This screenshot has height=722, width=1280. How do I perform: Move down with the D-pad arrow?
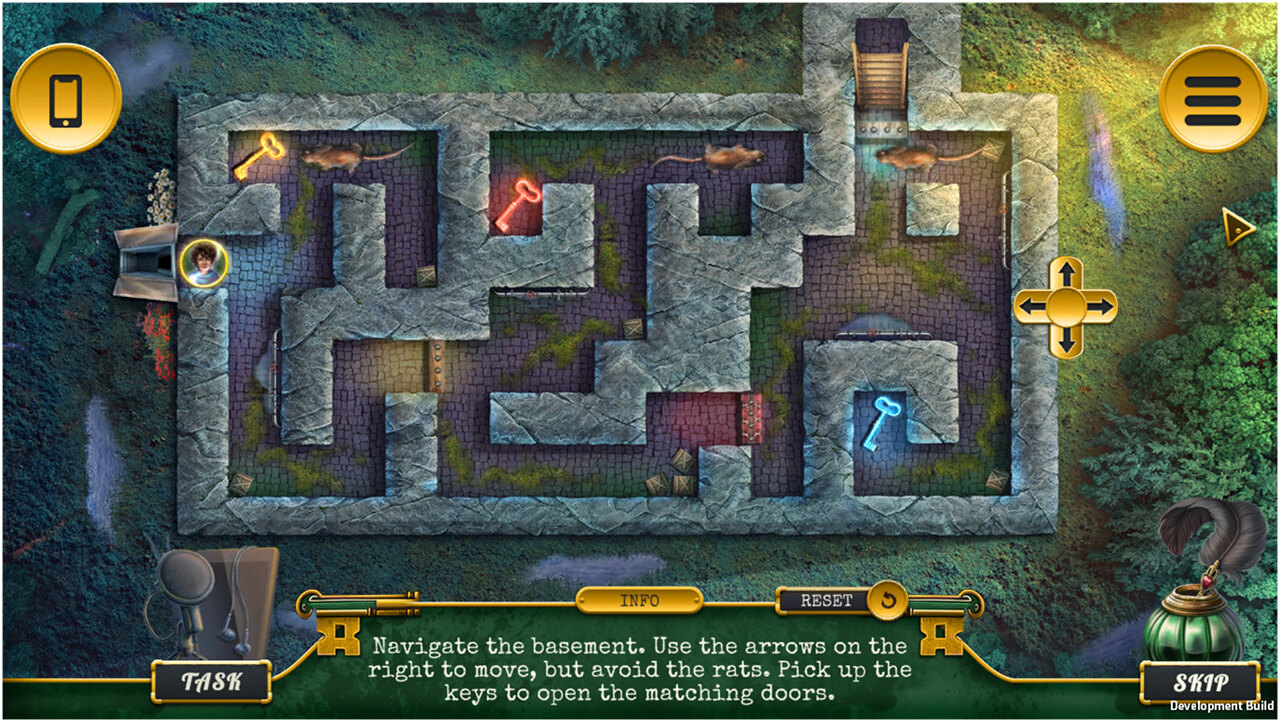(1066, 341)
